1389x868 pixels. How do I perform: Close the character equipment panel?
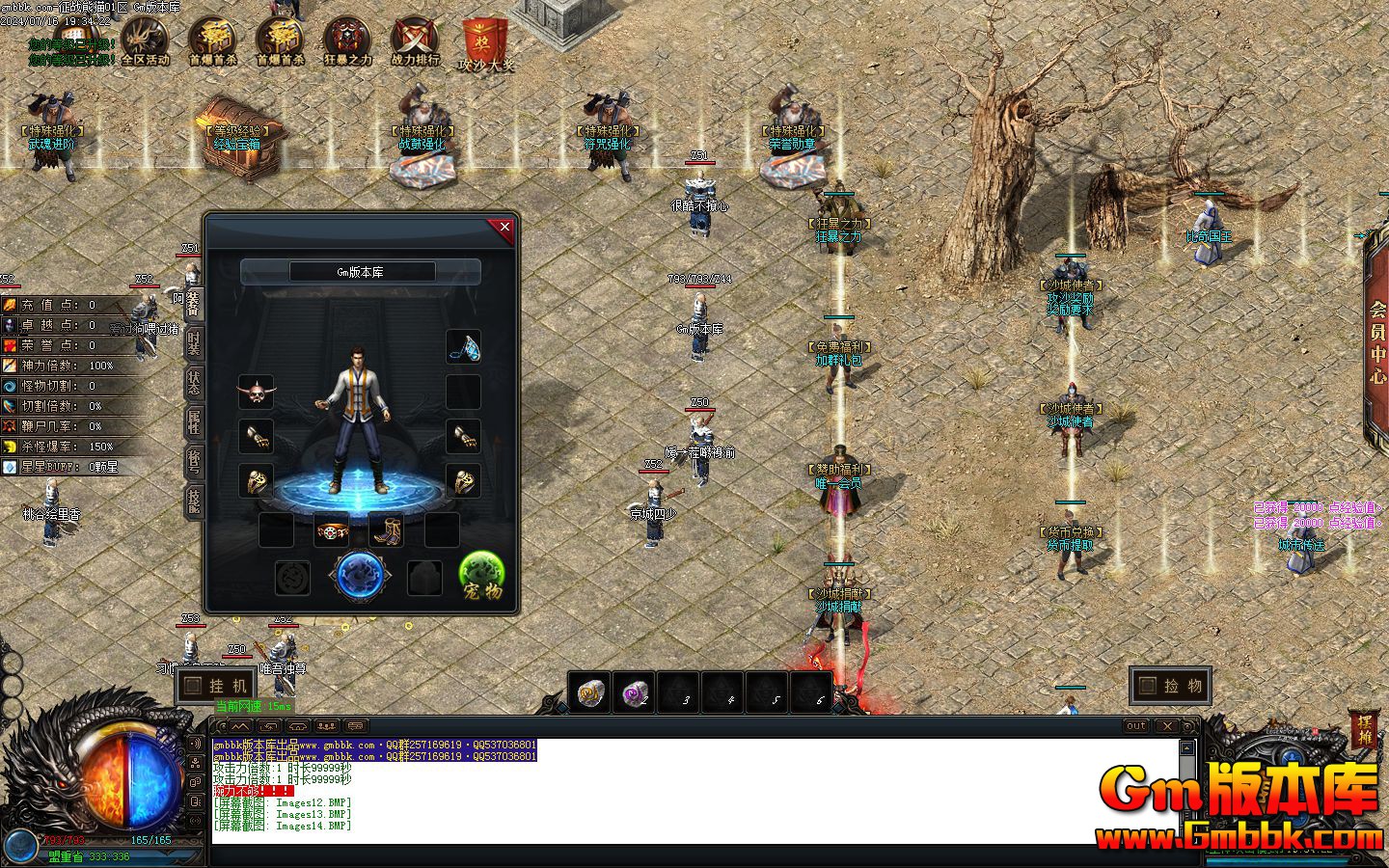pyautogui.click(x=504, y=228)
